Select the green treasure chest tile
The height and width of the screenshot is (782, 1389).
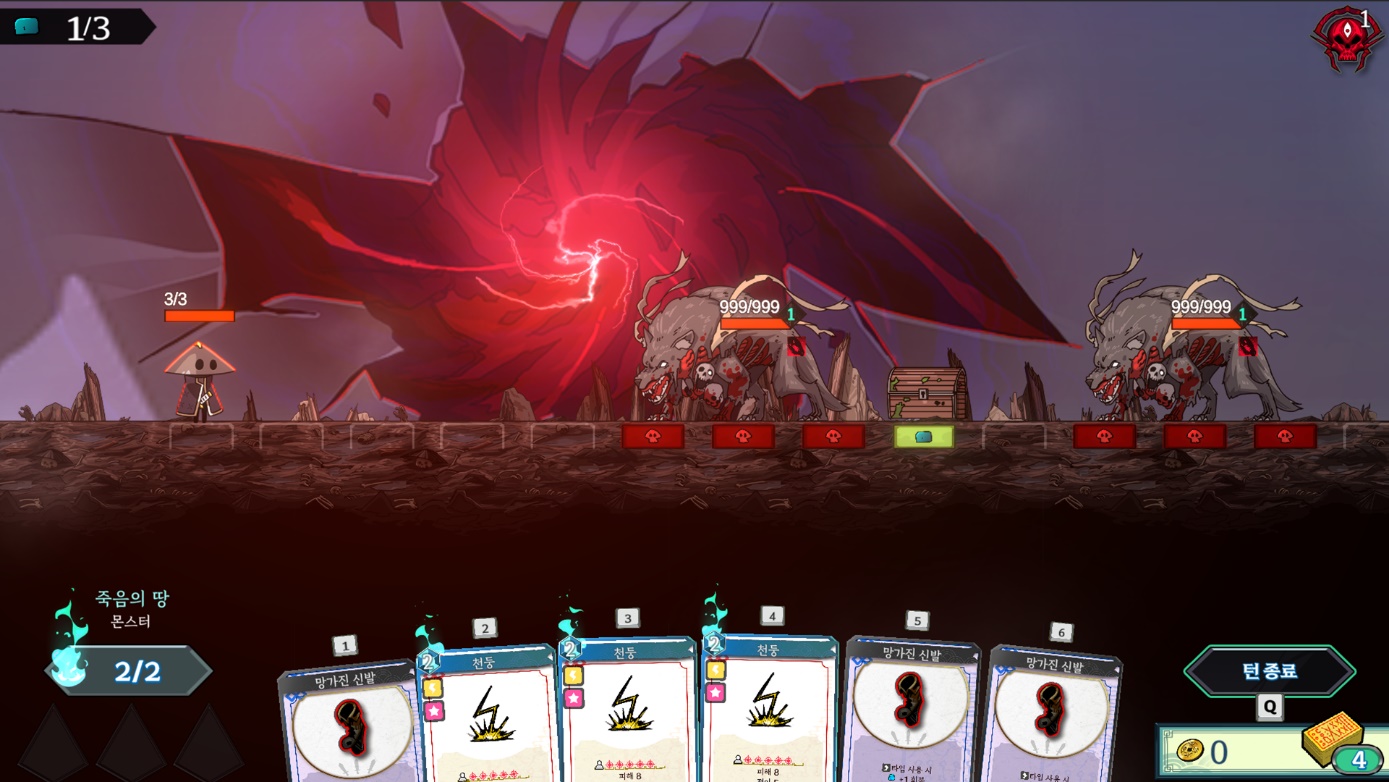pos(924,437)
